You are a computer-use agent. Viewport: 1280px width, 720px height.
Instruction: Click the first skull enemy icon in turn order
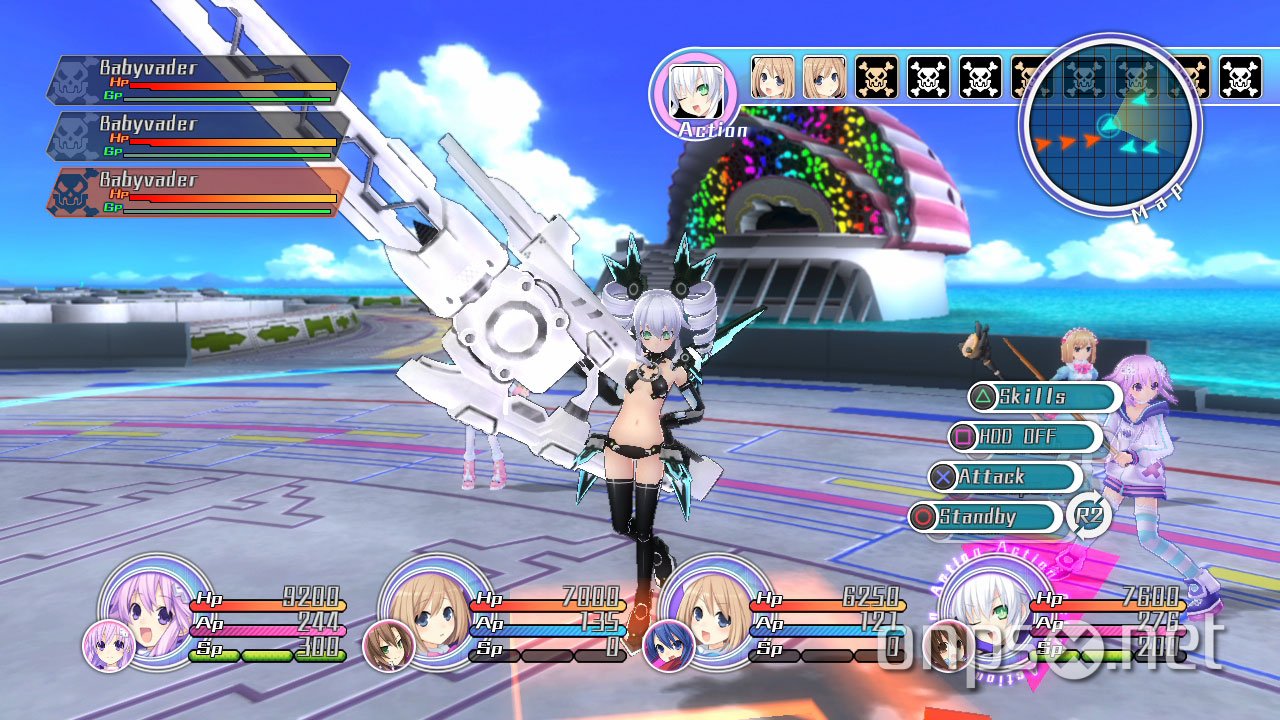[x=878, y=74]
